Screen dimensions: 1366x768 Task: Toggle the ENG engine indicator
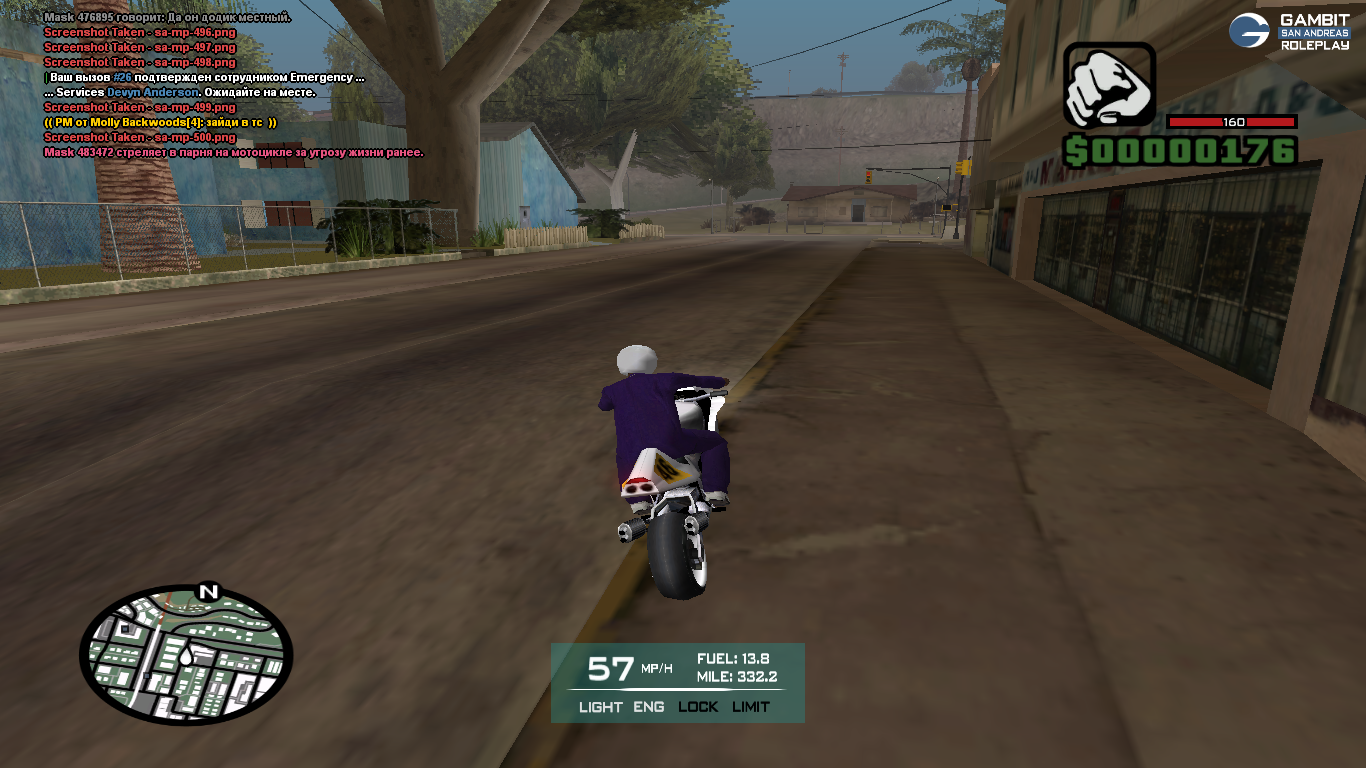pyautogui.click(x=649, y=707)
